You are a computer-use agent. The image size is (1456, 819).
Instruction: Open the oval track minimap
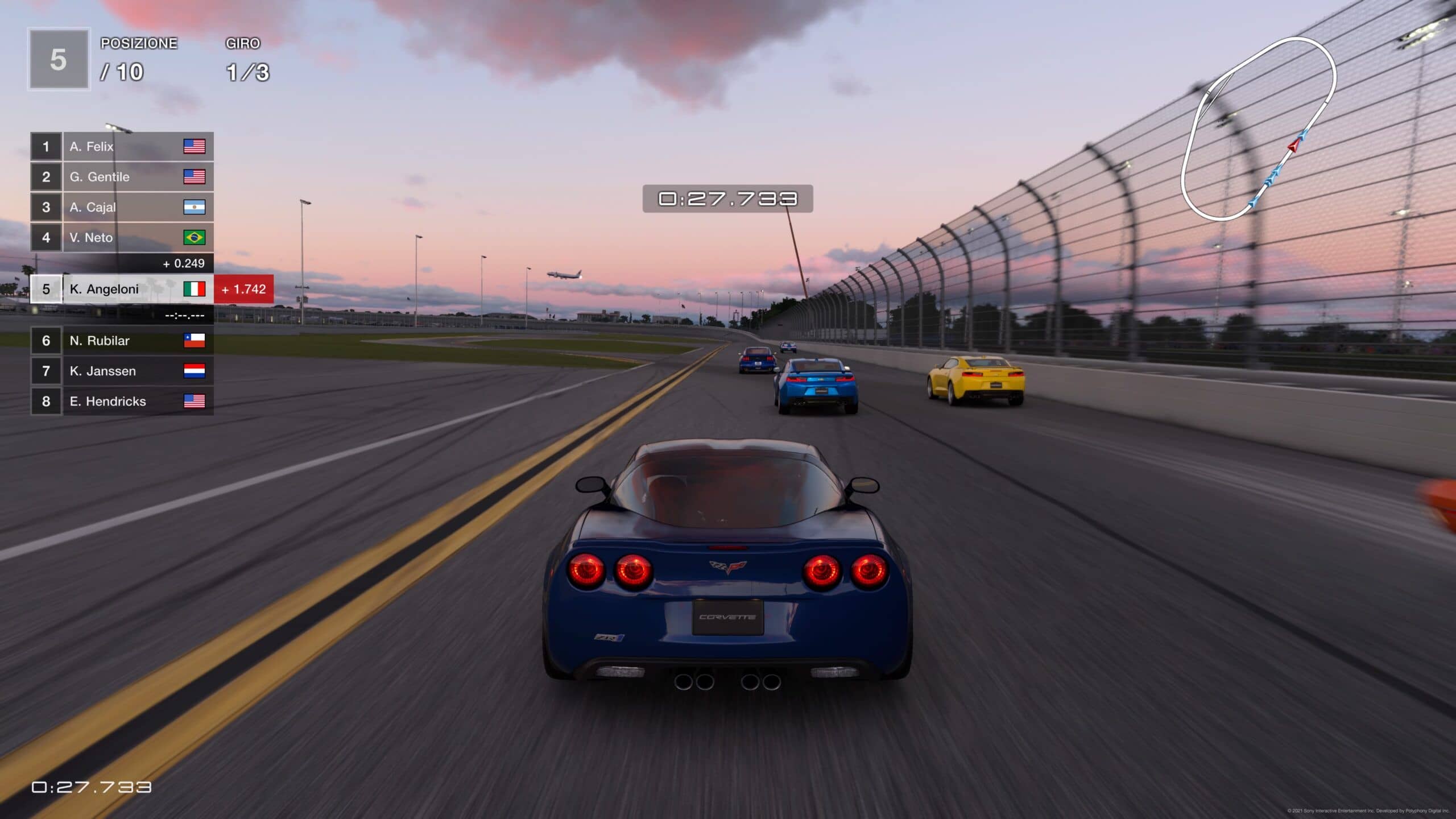pos(1258,129)
